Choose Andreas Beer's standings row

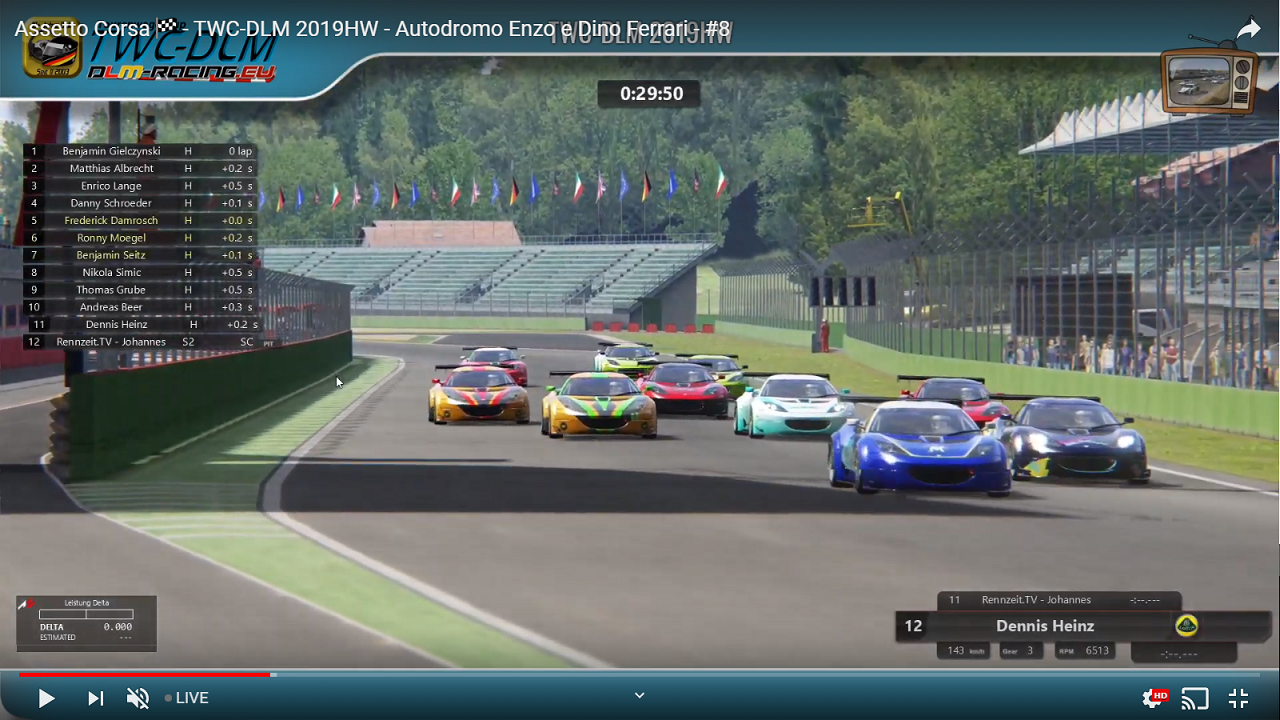112,307
